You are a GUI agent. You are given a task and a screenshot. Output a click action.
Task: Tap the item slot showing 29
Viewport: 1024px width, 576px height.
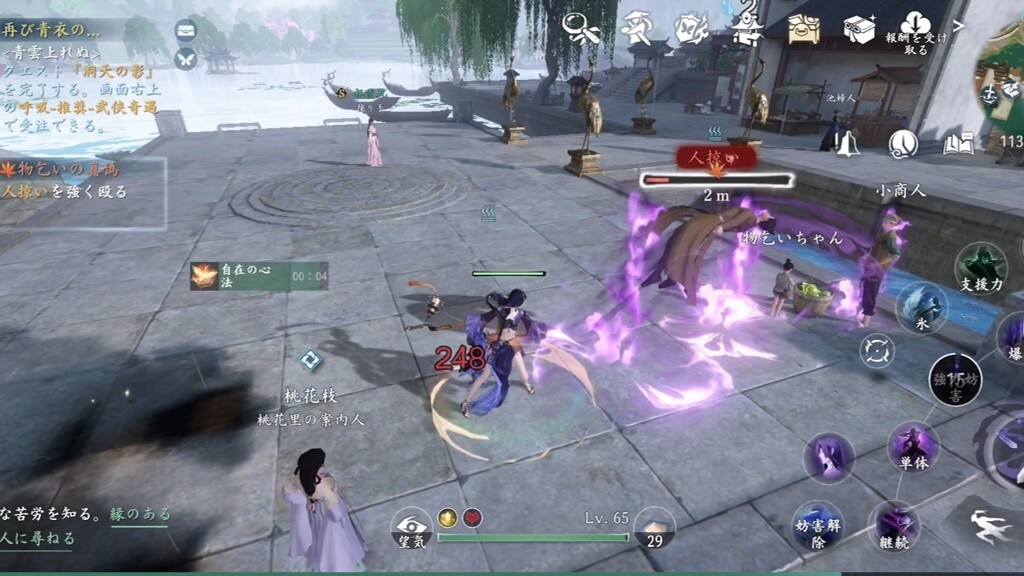tap(654, 528)
